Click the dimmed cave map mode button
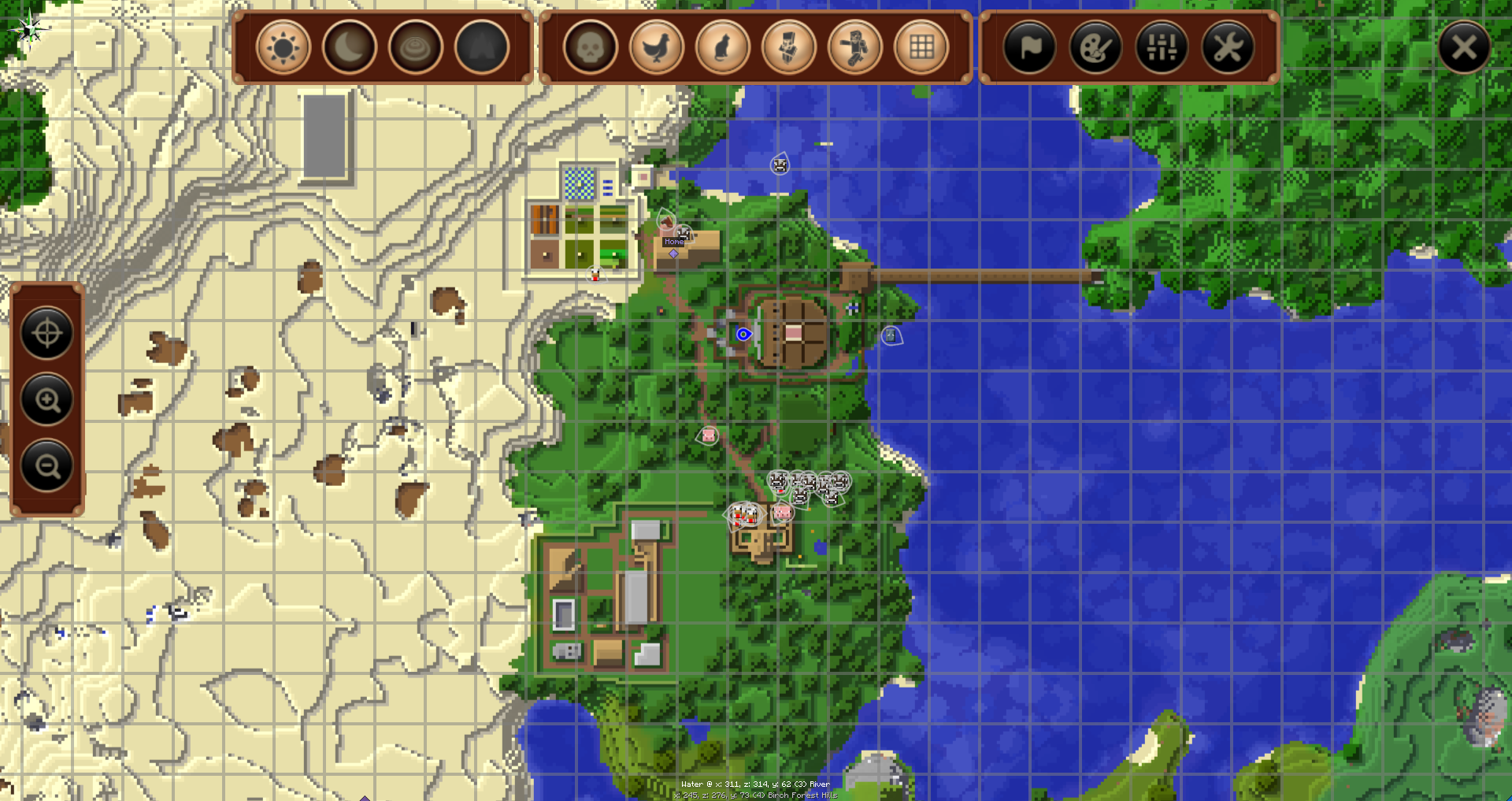 click(482, 48)
